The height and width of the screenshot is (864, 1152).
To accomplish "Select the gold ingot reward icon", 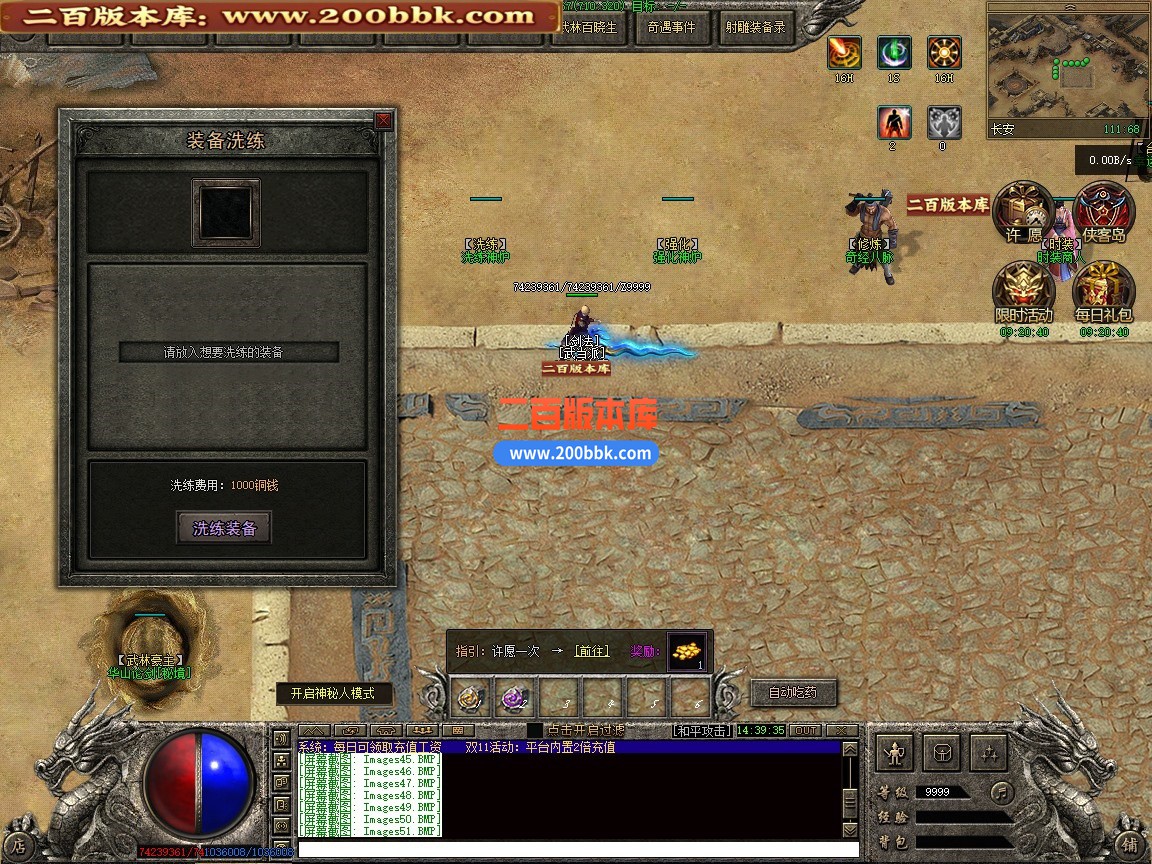I will pos(686,651).
